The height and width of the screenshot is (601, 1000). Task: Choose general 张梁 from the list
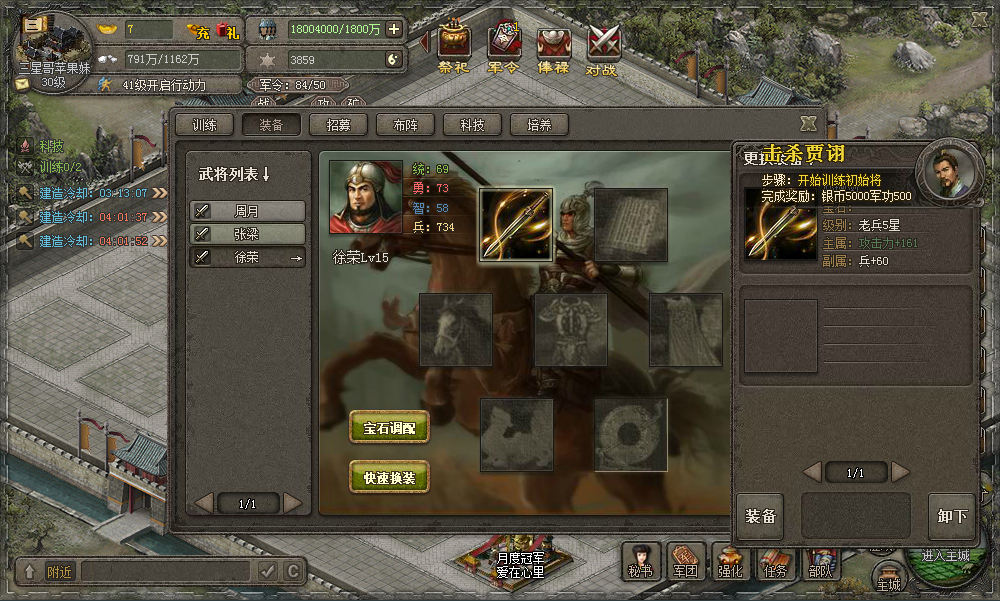point(248,234)
